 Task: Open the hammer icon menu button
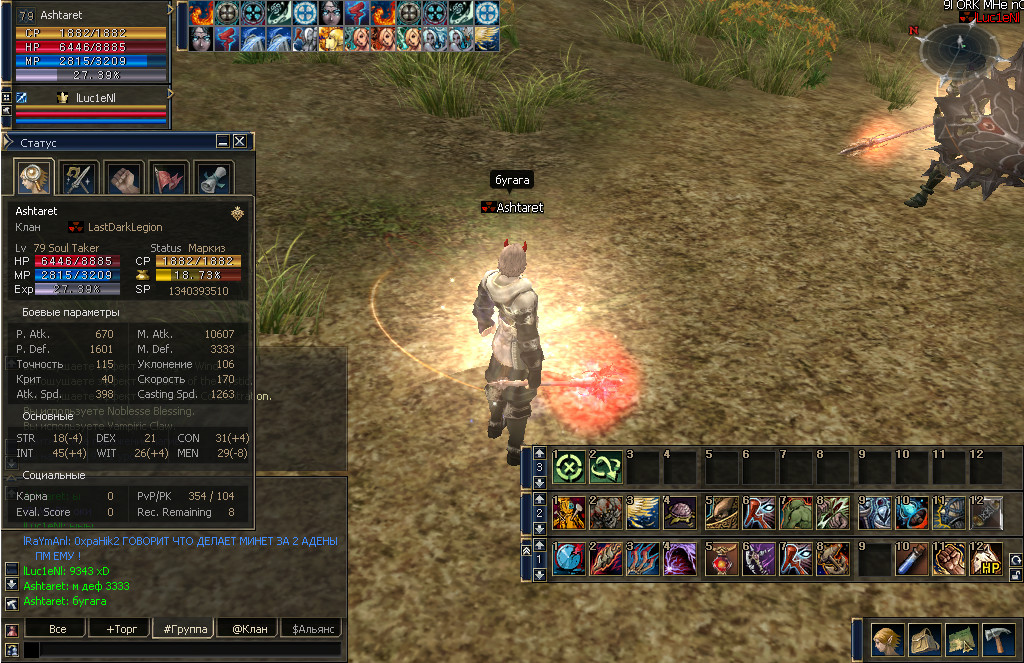(998, 639)
